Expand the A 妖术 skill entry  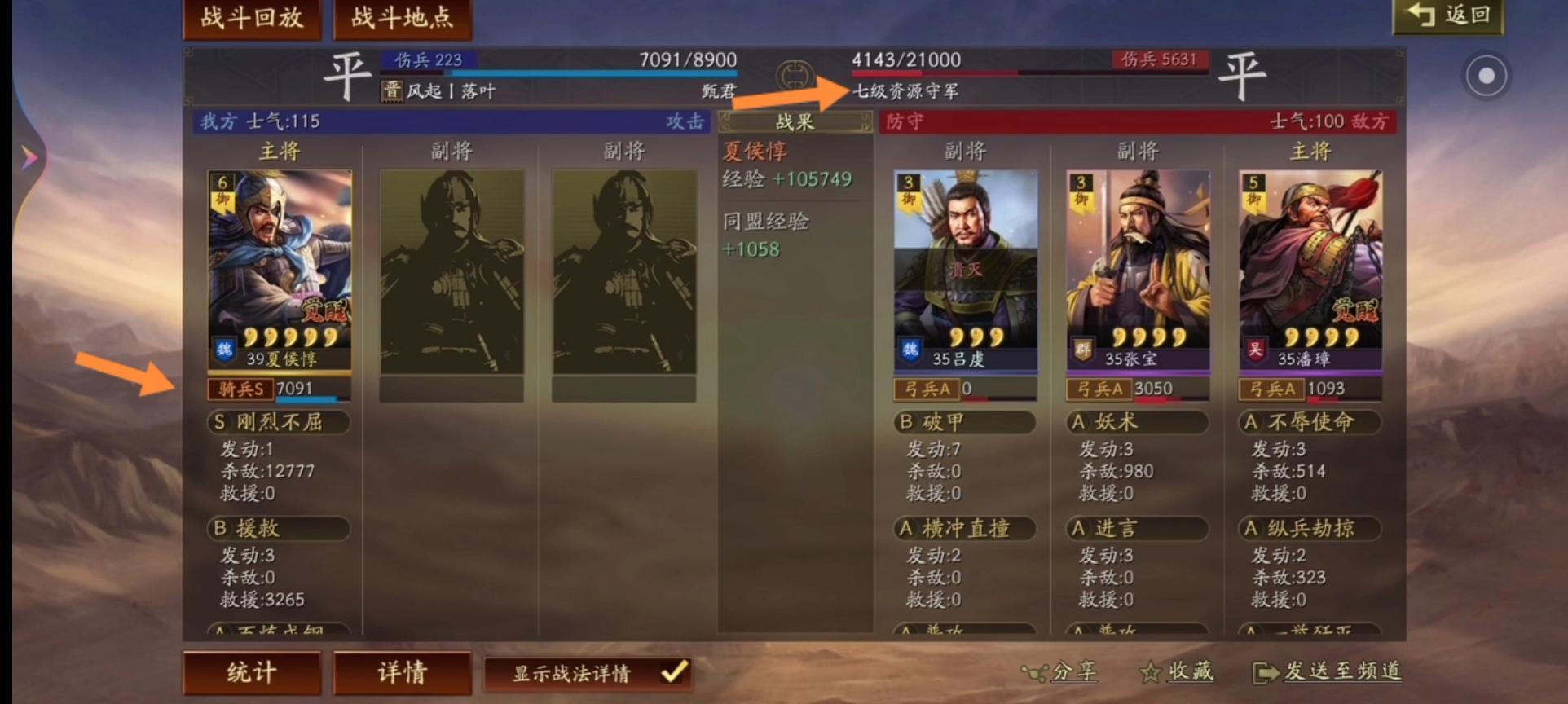(x=1135, y=423)
